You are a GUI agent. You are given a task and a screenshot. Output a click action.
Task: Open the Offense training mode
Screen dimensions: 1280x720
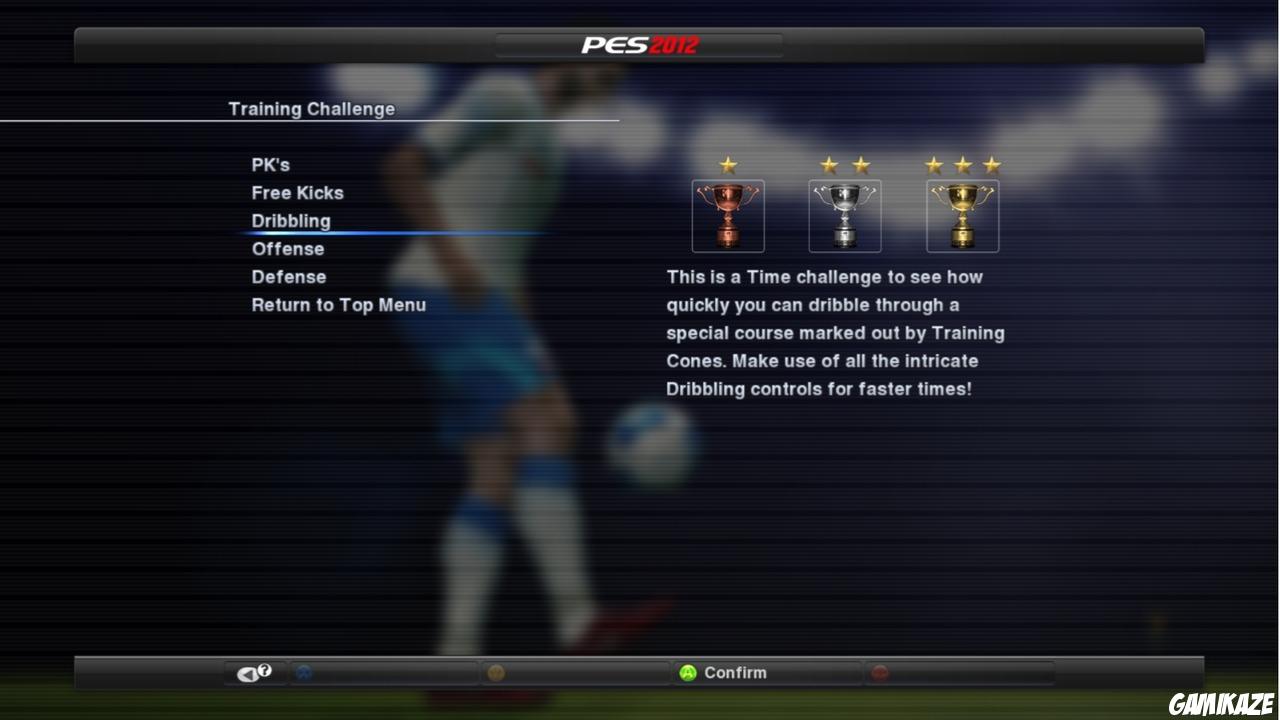[287, 249]
